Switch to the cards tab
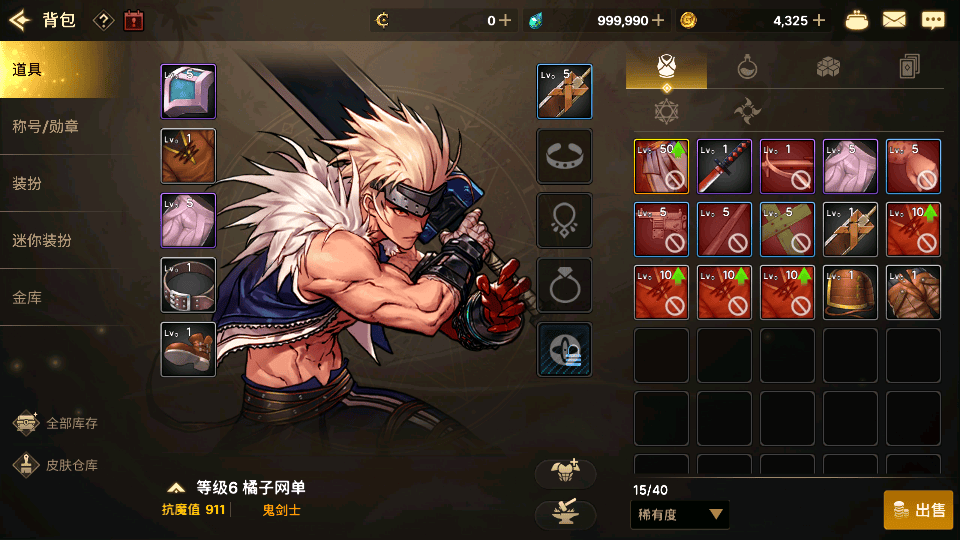The image size is (960, 540). pyautogui.click(x=909, y=68)
